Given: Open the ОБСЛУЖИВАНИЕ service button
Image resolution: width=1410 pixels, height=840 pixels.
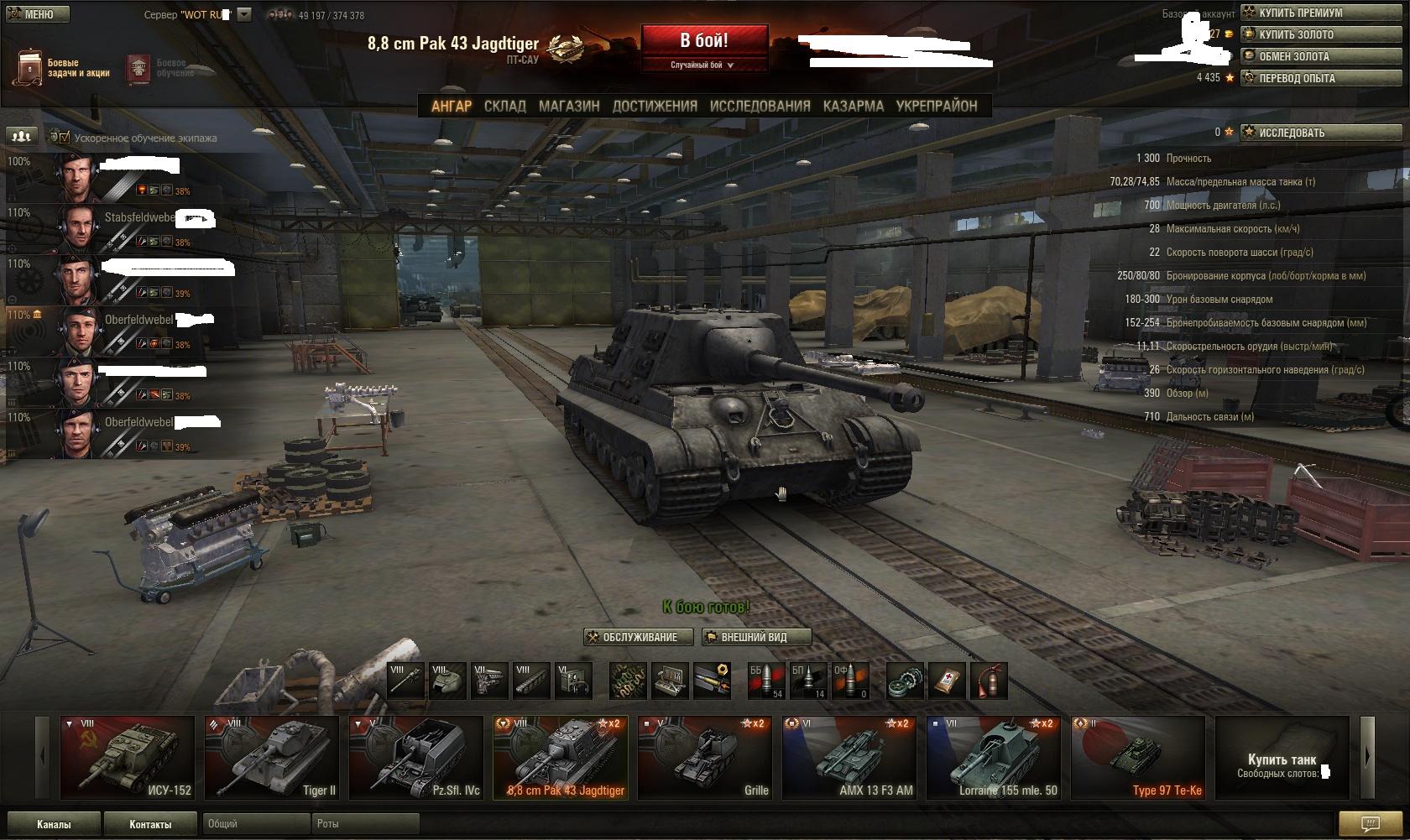Looking at the screenshot, I should (x=639, y=637).
